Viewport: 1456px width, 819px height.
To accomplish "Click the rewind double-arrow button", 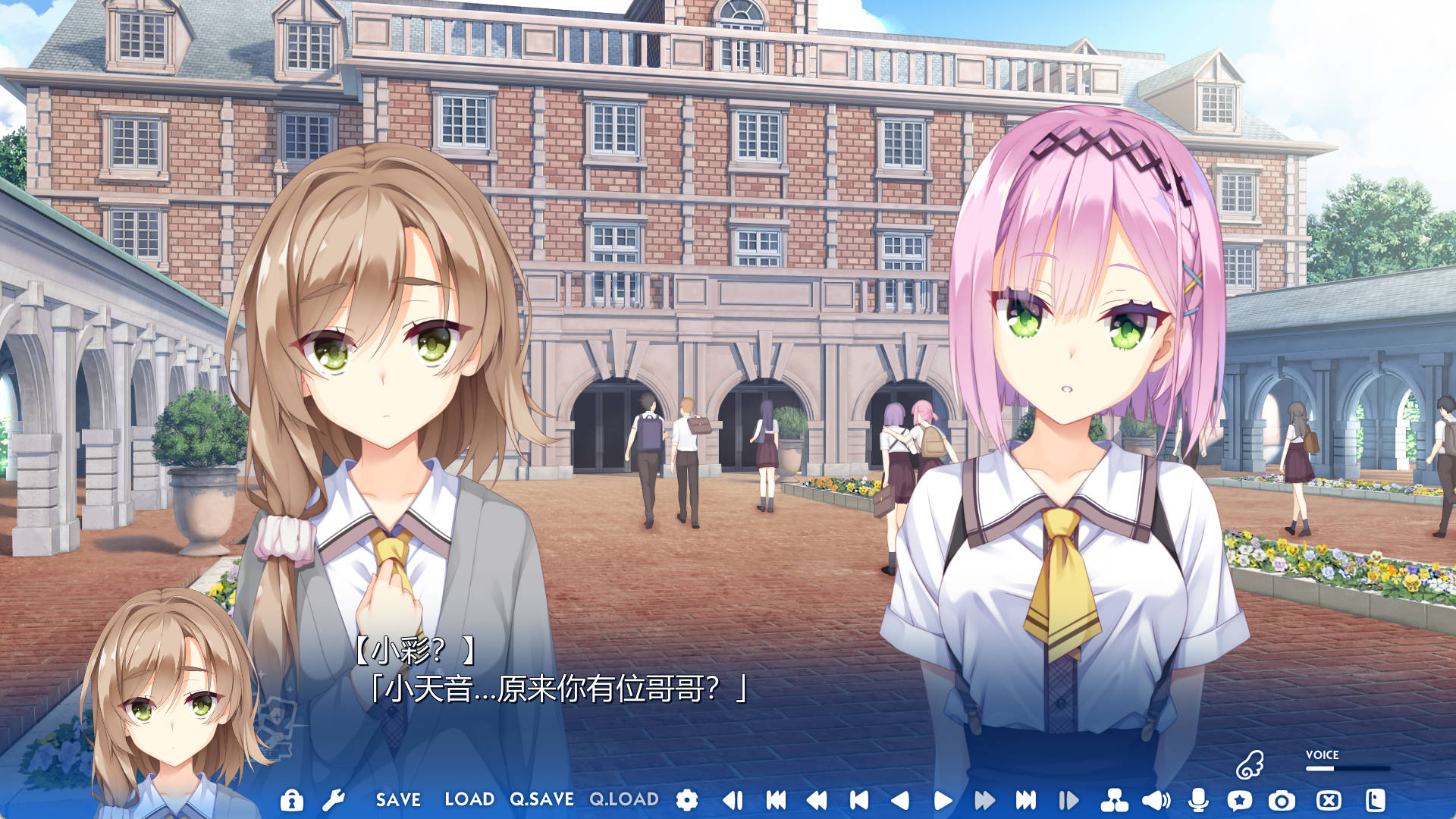I will (x=817, y=800).
